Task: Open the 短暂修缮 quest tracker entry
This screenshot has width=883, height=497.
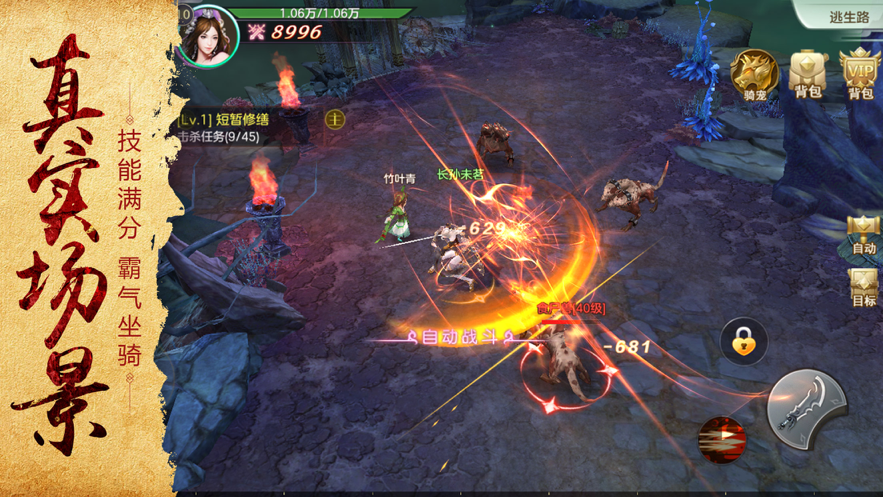Action: pyautogui.click(x=235, y=120)
